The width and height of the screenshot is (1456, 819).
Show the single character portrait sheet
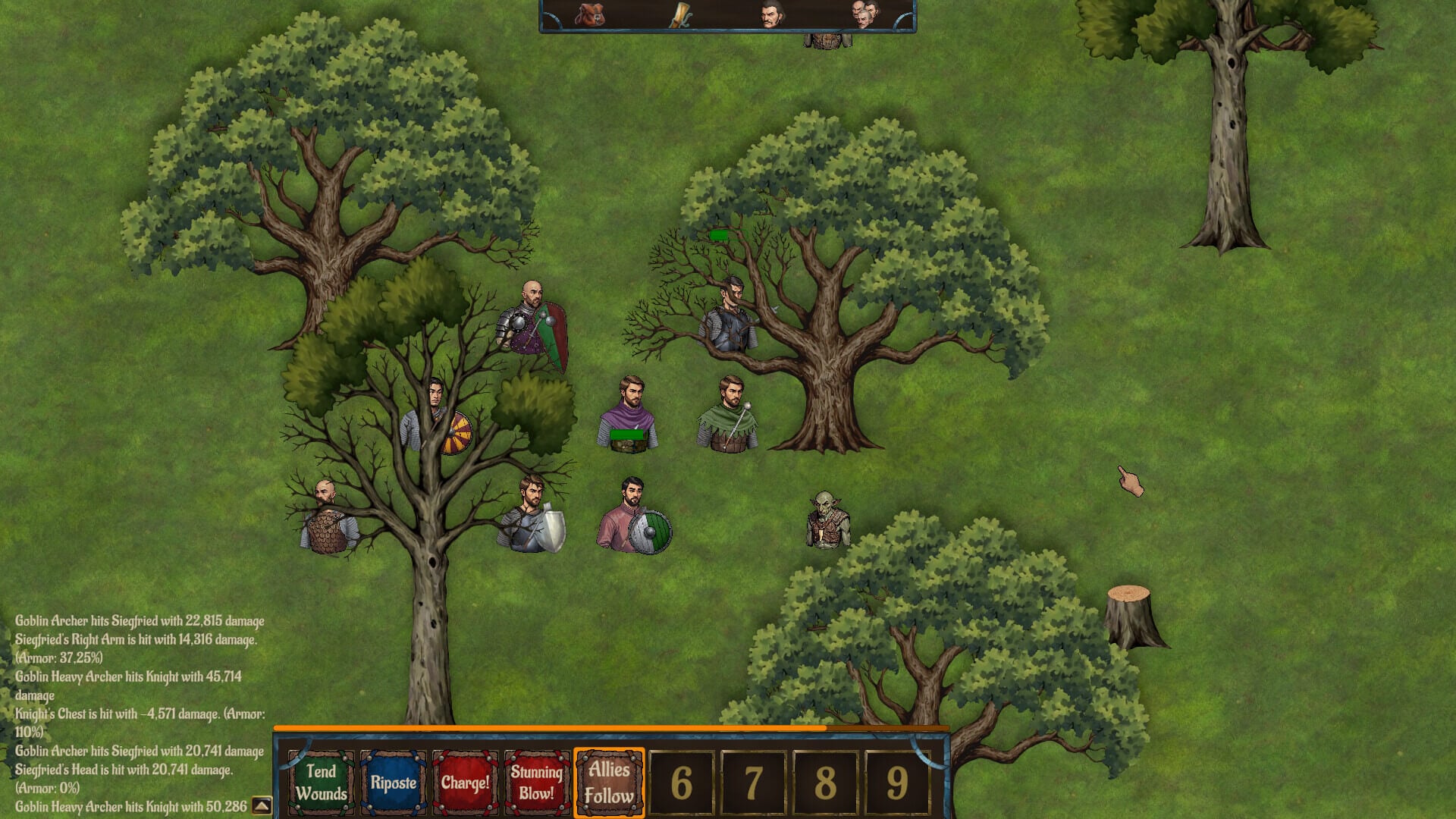pyautogui.click(x=771, y=14)
